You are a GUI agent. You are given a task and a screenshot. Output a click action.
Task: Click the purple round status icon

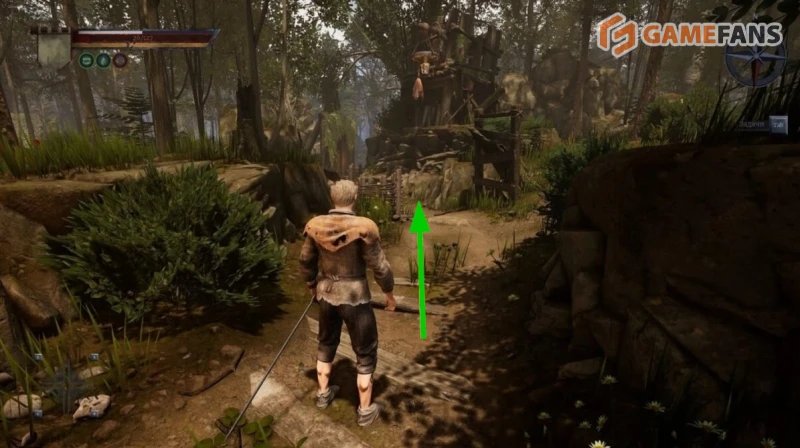pos(120,60)
